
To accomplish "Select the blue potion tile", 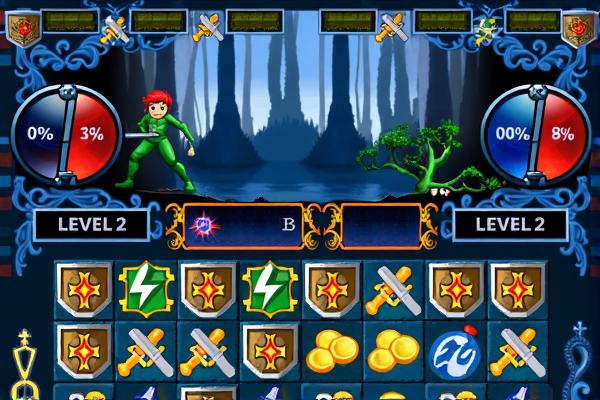I will [x=455, y=351].
